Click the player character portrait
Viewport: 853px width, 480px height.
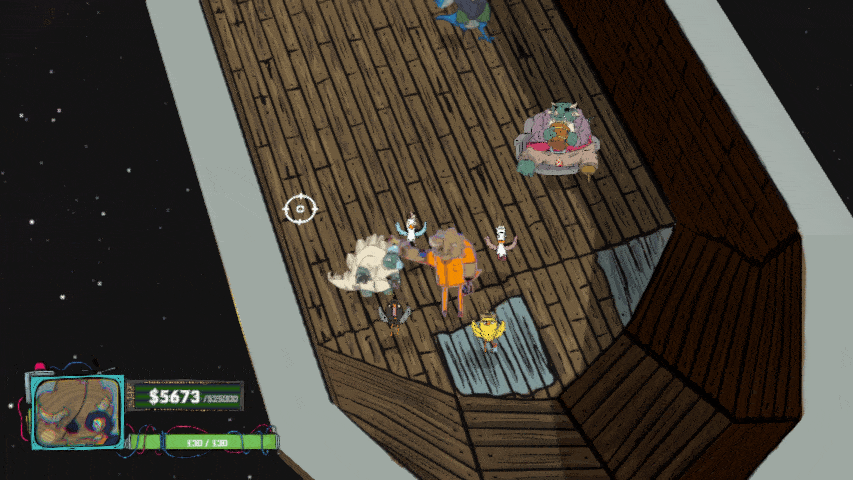[x=76, y=412]
